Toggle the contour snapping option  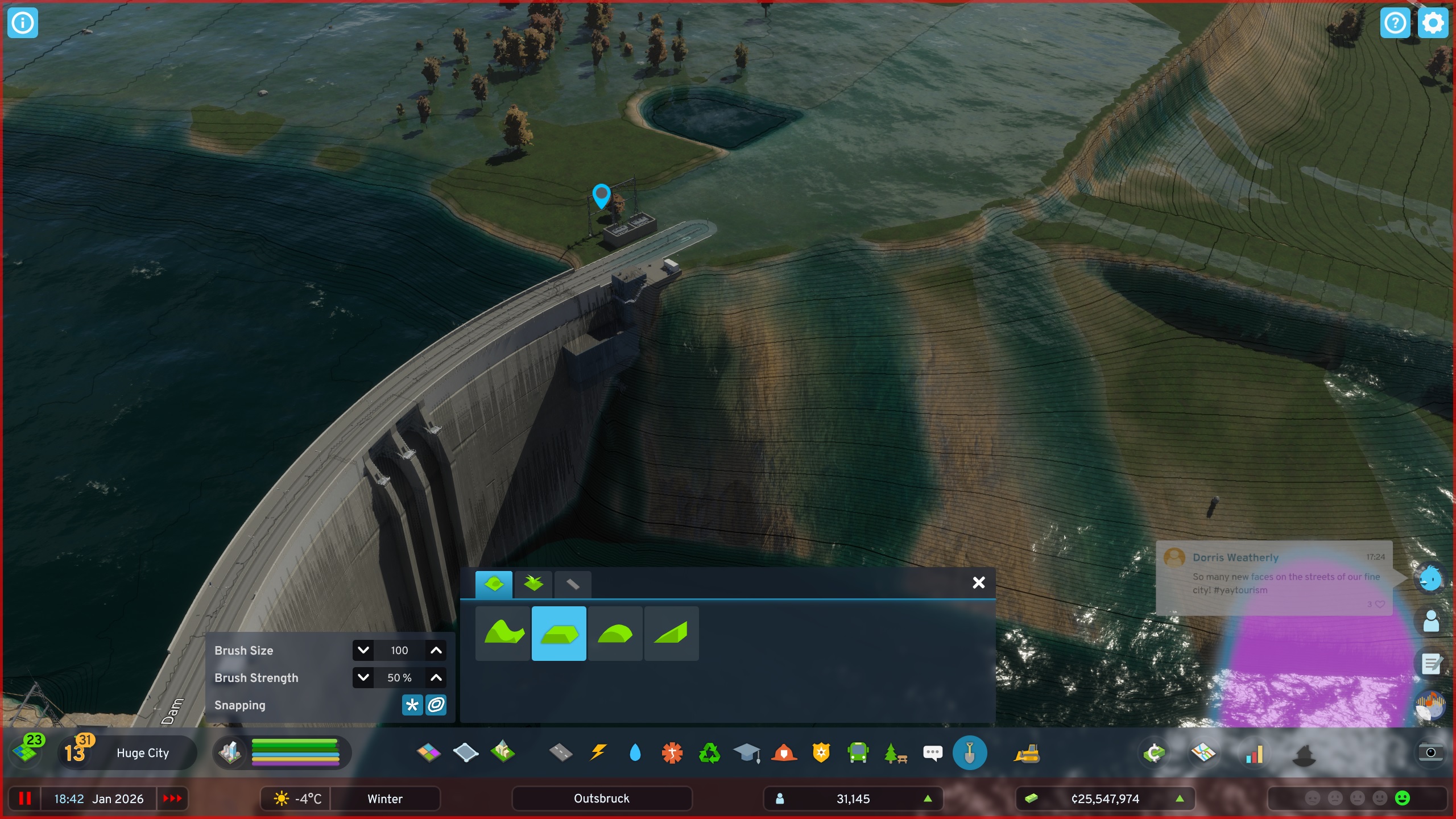(x=435, y=705)
